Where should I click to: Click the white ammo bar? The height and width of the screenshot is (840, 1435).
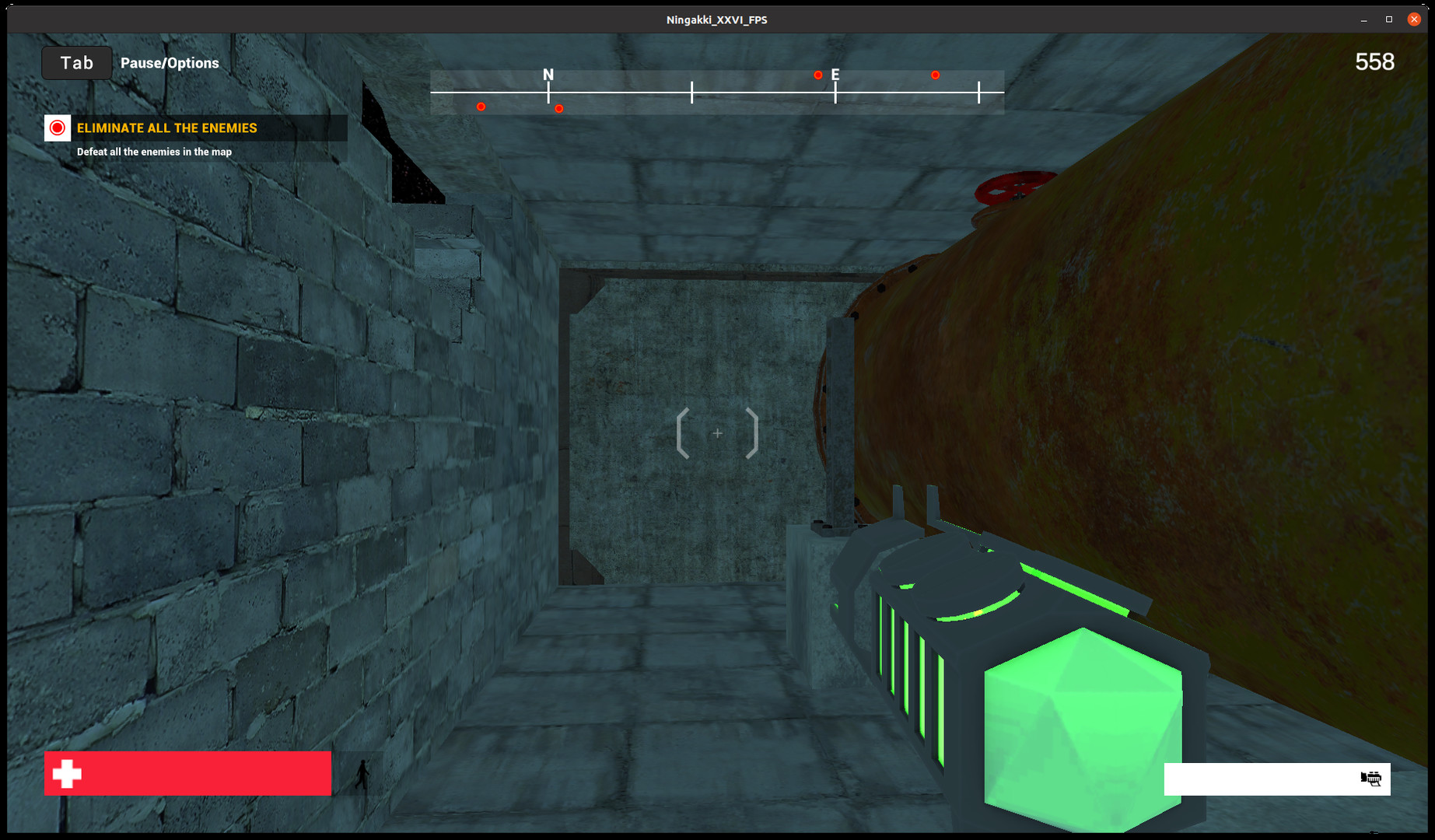point(1276,779)
